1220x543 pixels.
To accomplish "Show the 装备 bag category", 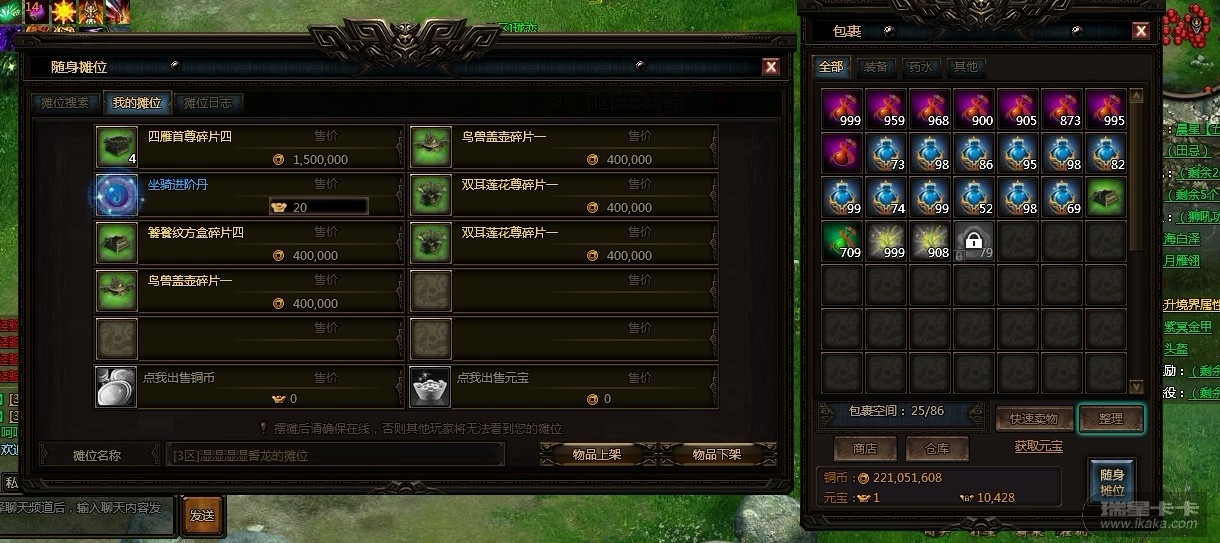I will tap(875, 68).
